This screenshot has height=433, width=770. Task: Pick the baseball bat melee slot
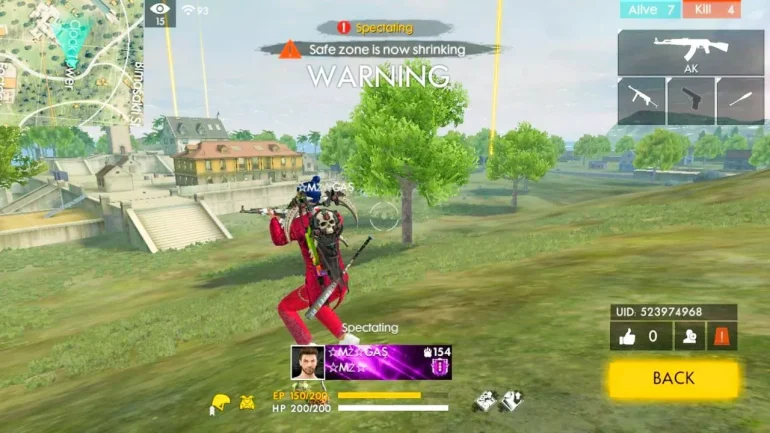740,101
